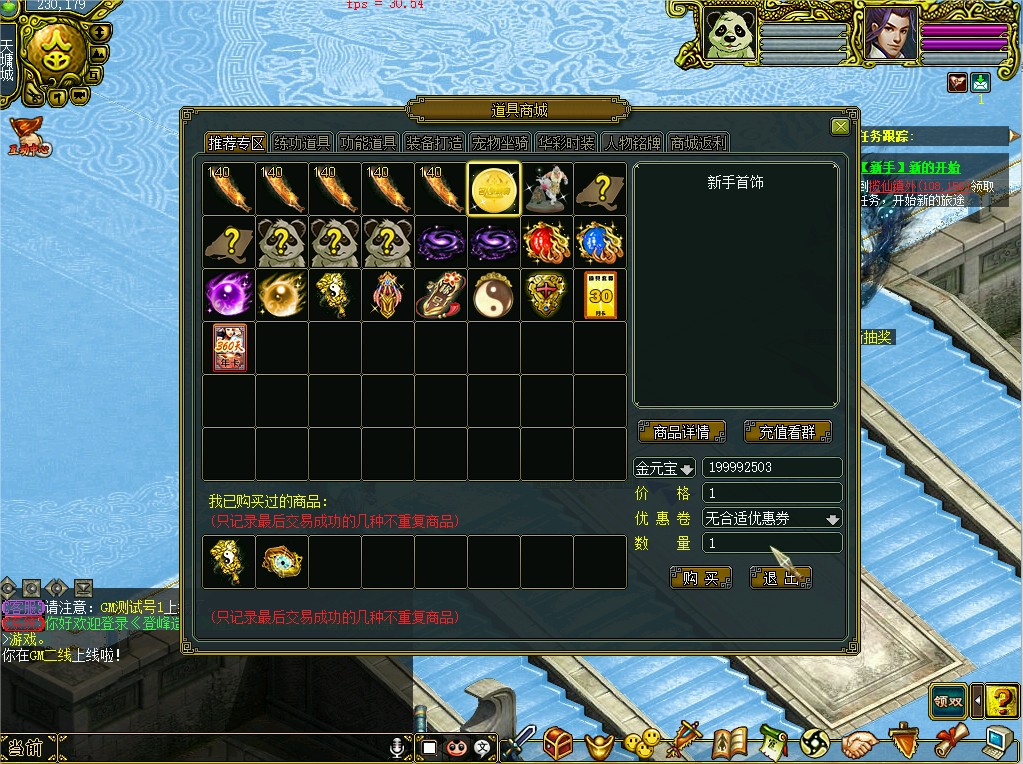Show the 宠物坐骑 tab
Screen dimensions: 1023x764
click(501, 143)
